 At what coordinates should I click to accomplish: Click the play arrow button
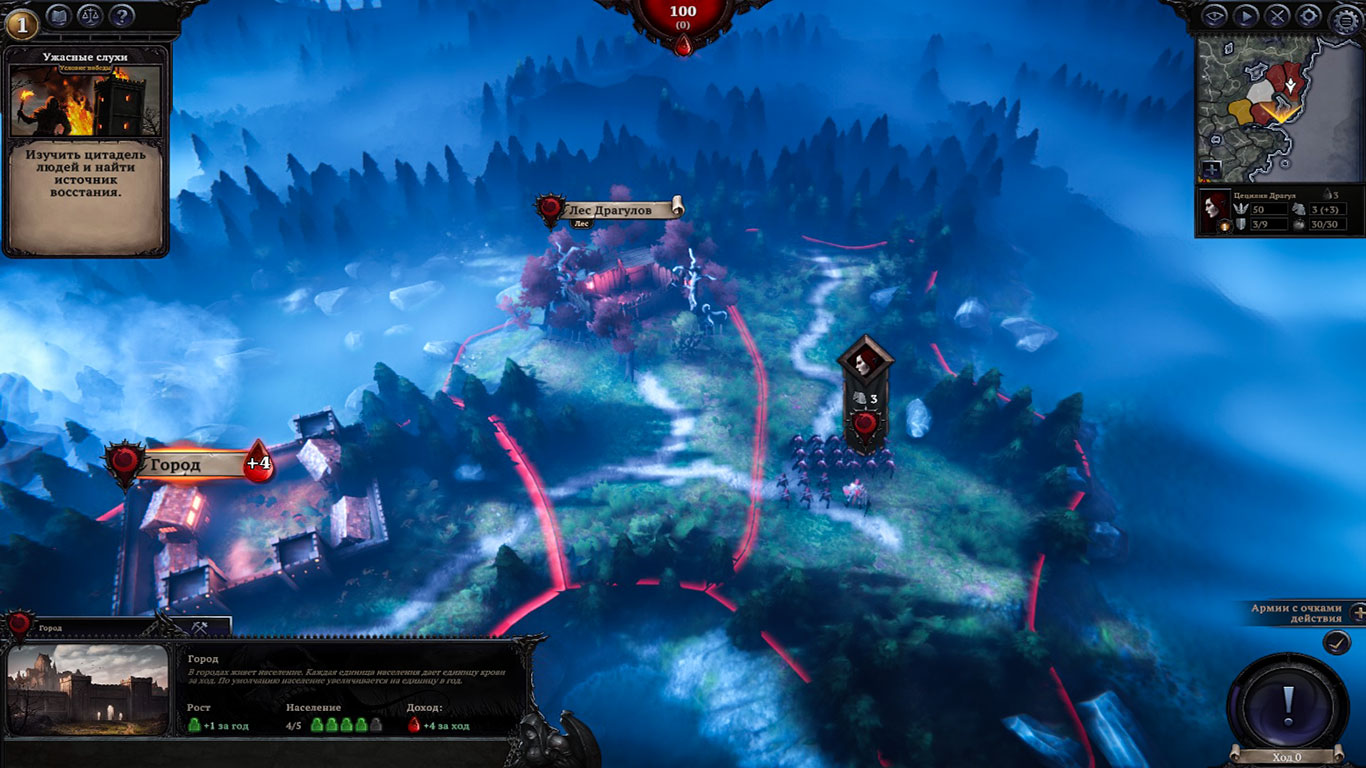click(x=1245, y=15)
